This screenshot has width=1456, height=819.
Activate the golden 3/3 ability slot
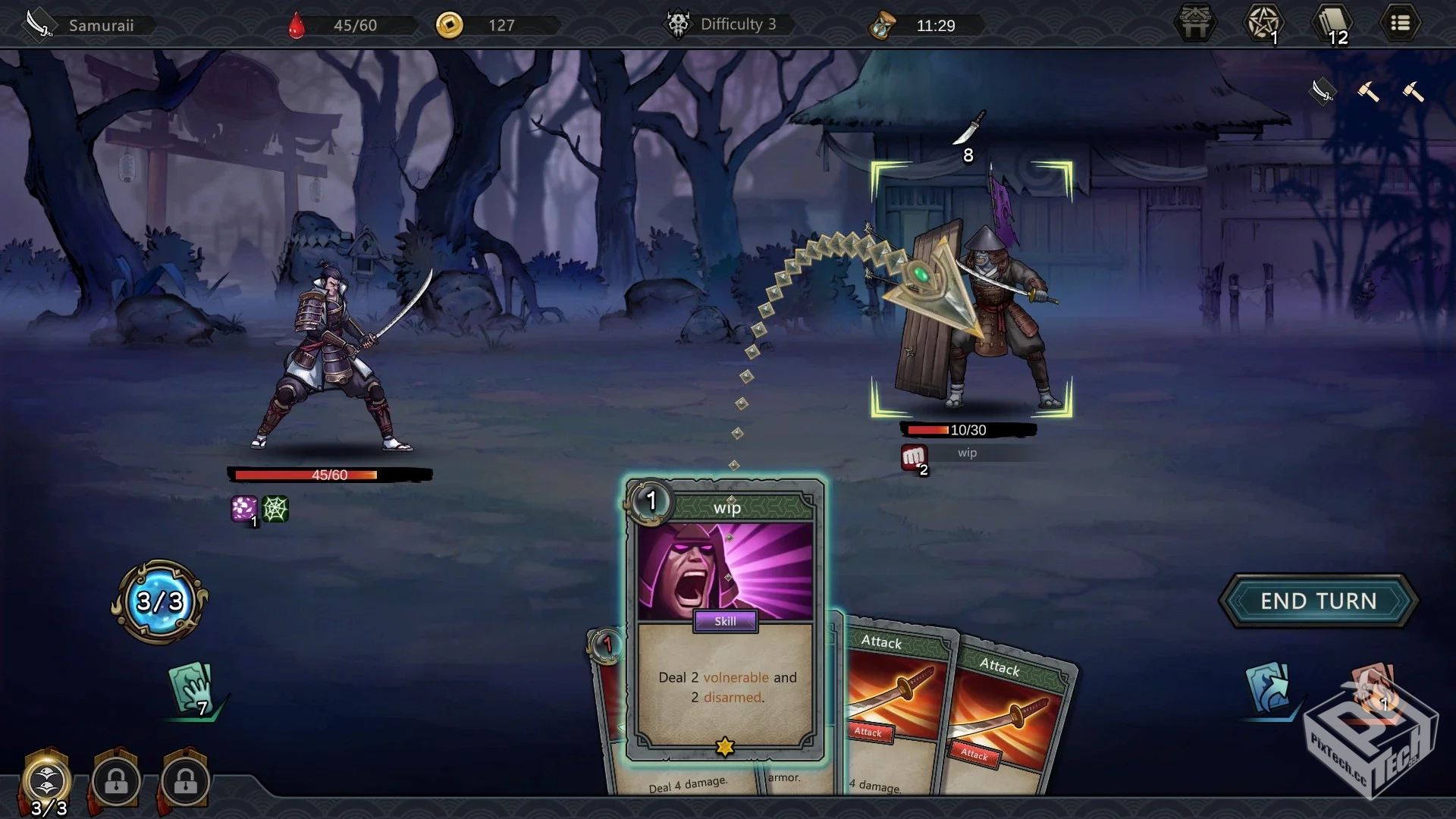[x=47, y=781]
